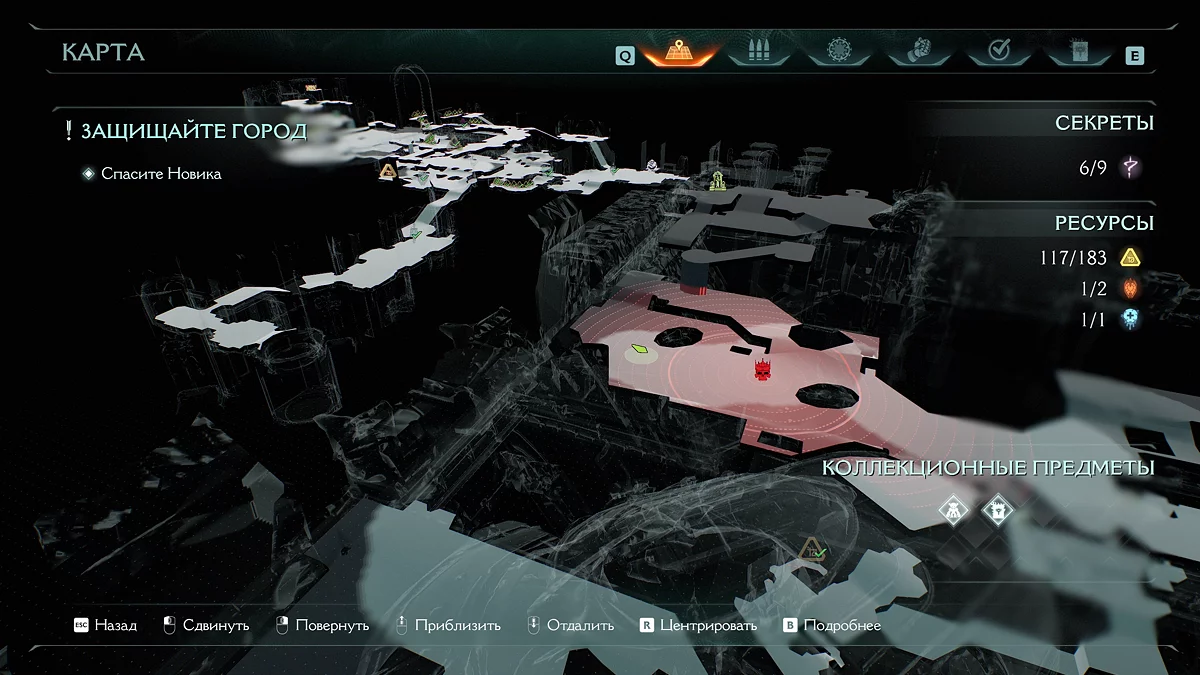Switch to the codex book tab
The height and width of the screenshot is (675, 1200).
[x=1076, y=52]
